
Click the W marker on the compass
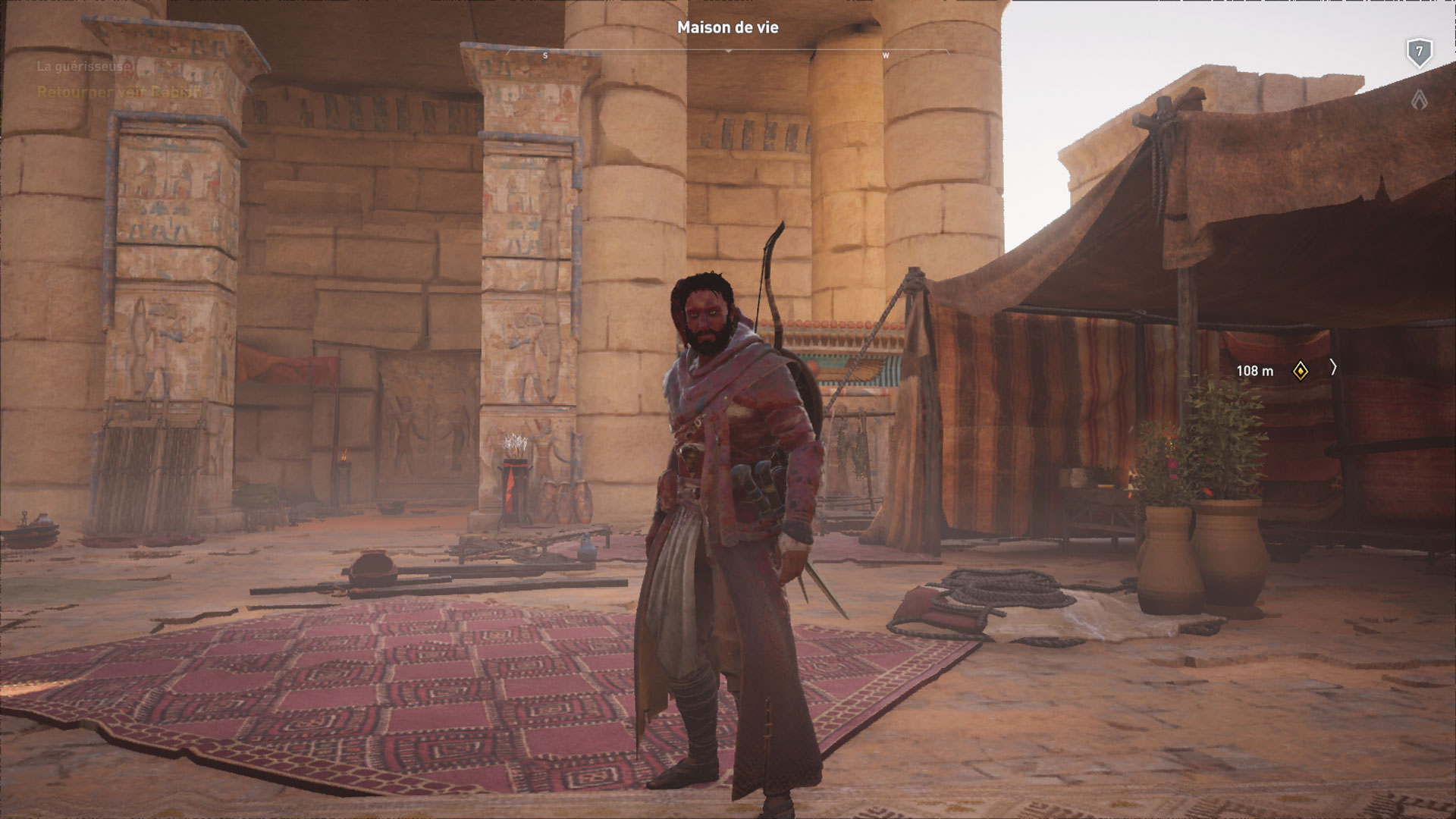(884, 55)
